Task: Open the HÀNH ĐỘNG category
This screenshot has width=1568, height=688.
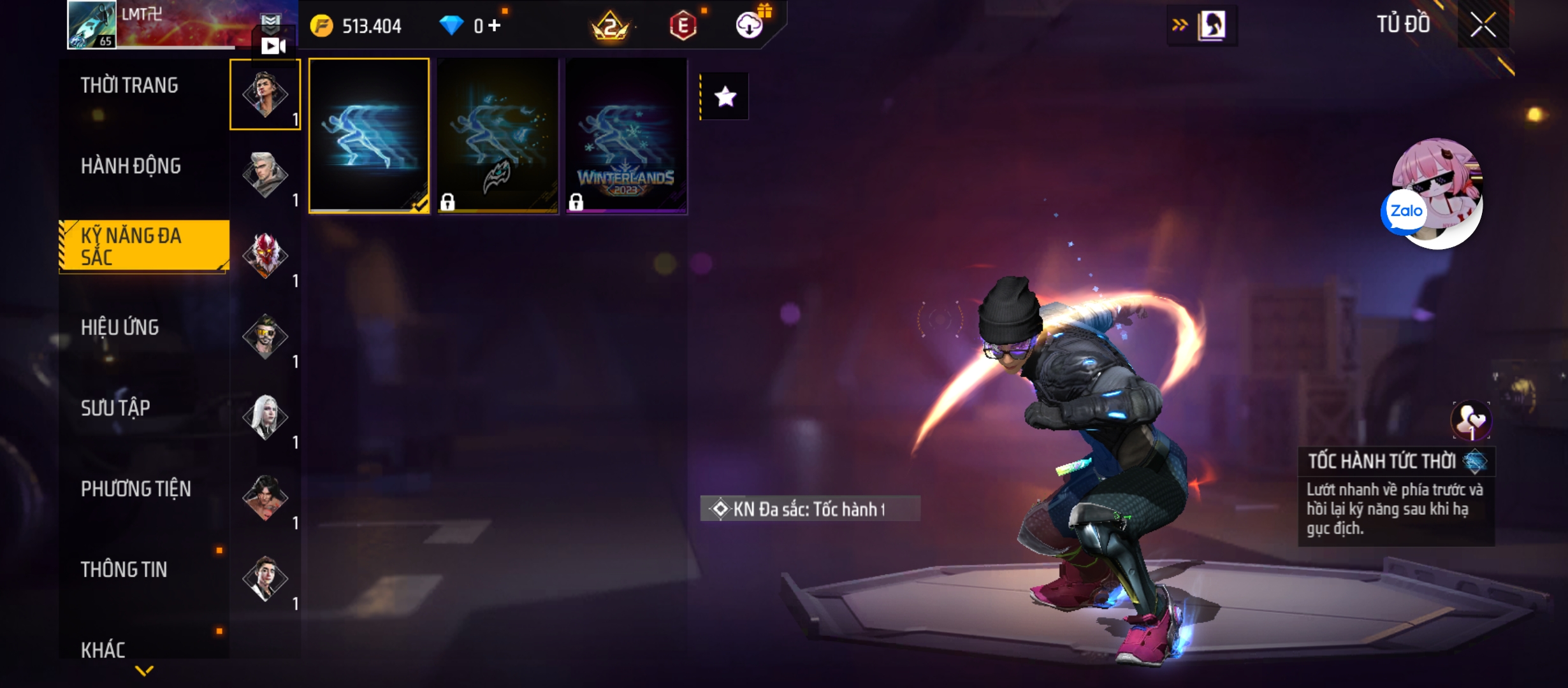Action: (131, 166)
